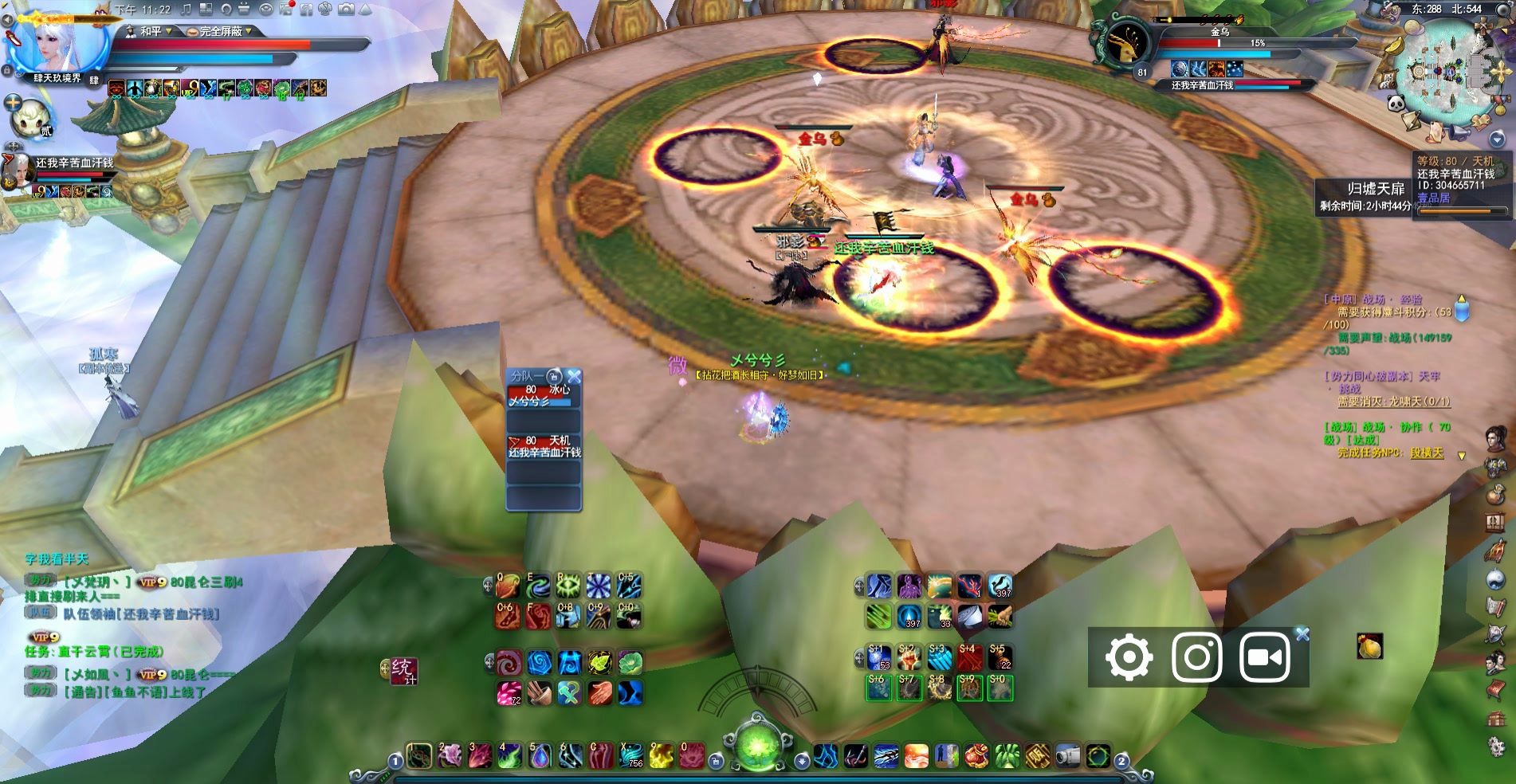The height and width of the screenshot is (784, 1516).
Task: Close the 分队一 squad panel
Action: pos(574,376)
